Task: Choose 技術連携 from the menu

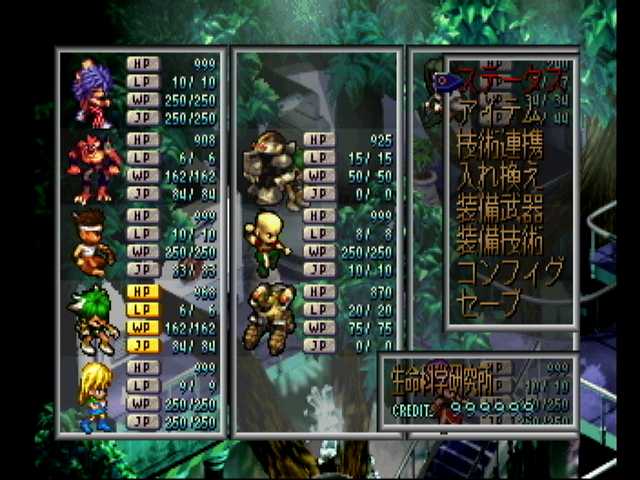Action: click(500, 145)
